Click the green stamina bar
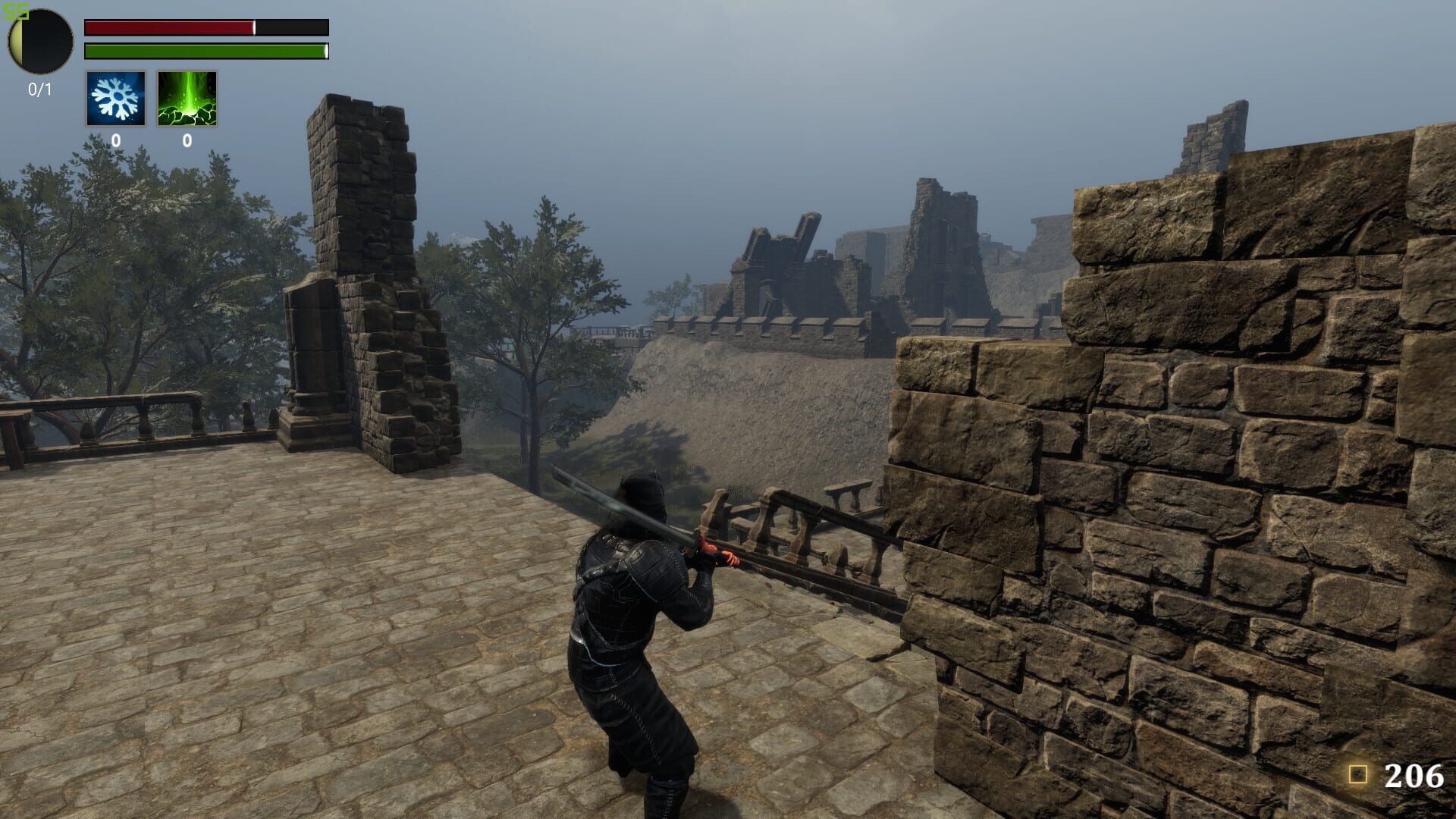Image resolution: width=1456 pixels, height=819 pixels. 205,52
